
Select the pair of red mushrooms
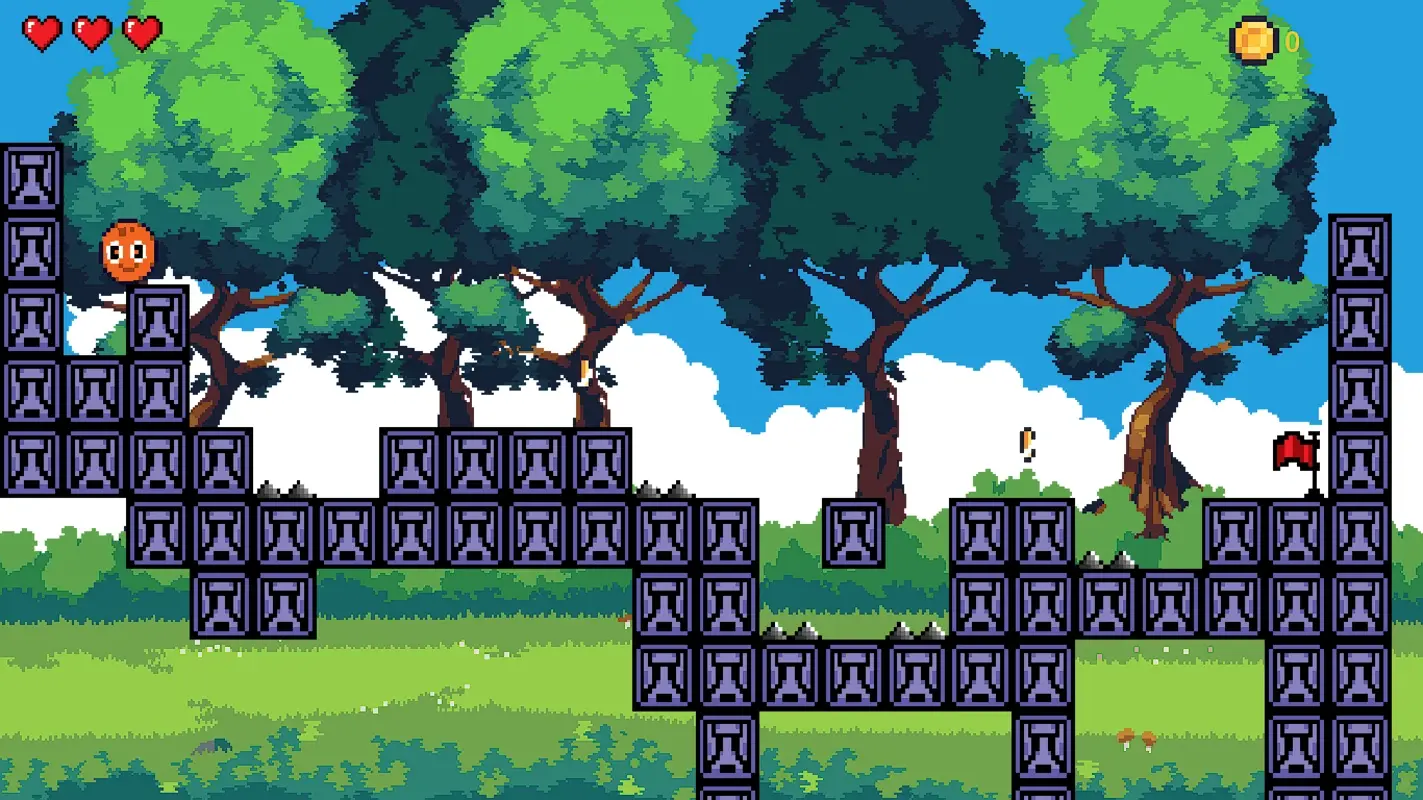[1136, 738]
